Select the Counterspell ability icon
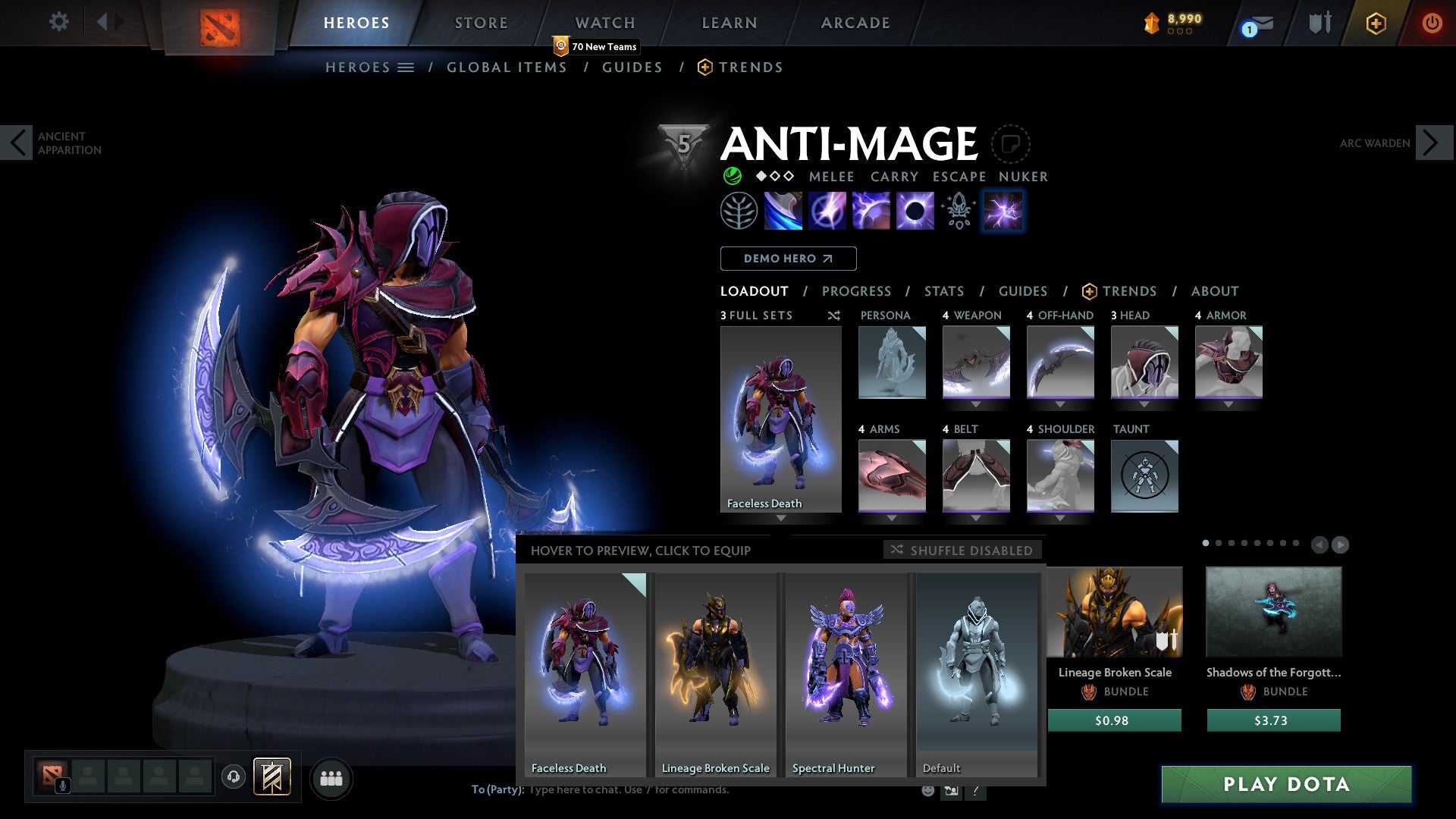The width and height of the screenshot is (1456, 819). (872, 210)
